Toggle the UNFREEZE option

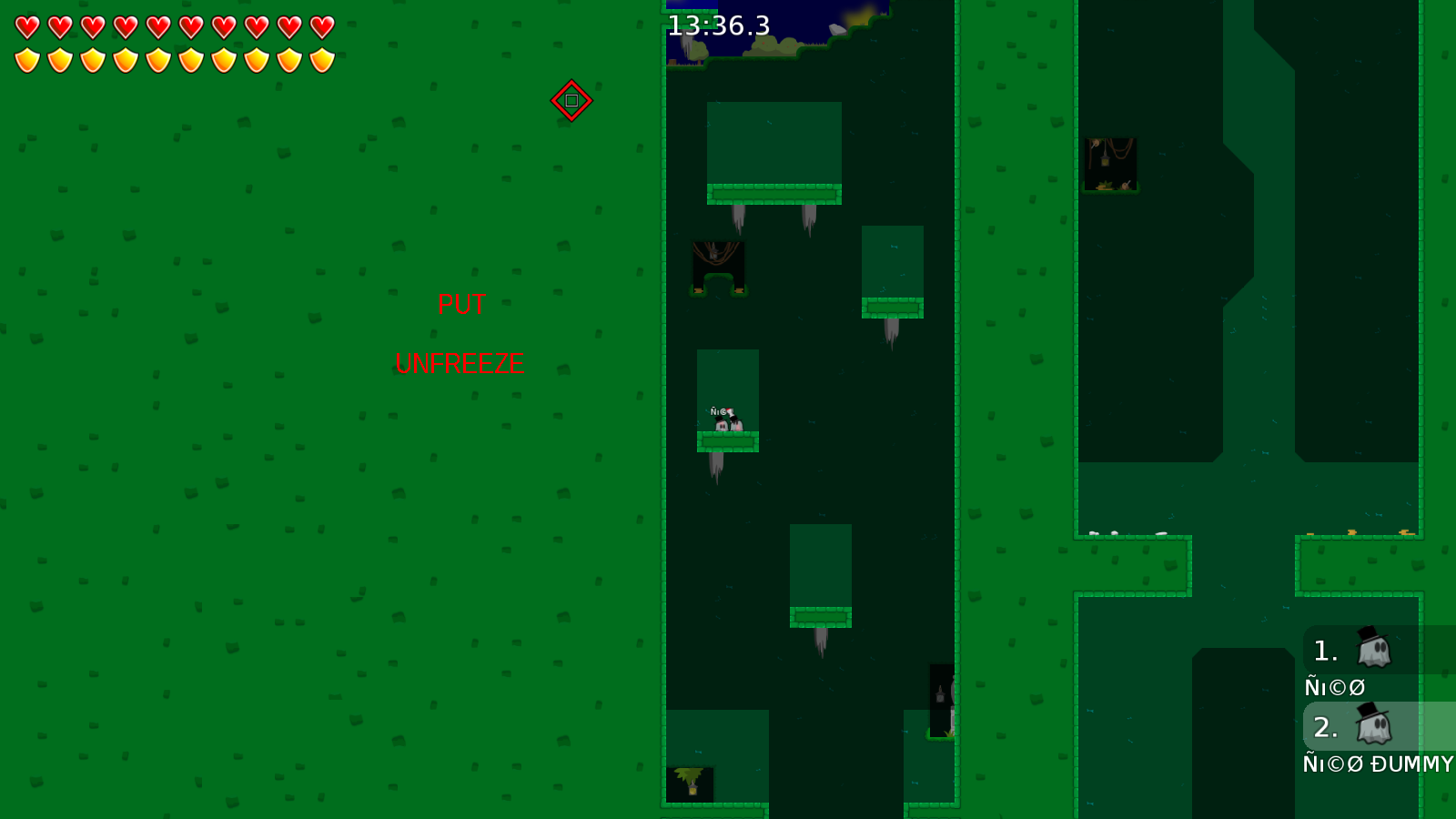pyautogui.click(x=461, y=363)
